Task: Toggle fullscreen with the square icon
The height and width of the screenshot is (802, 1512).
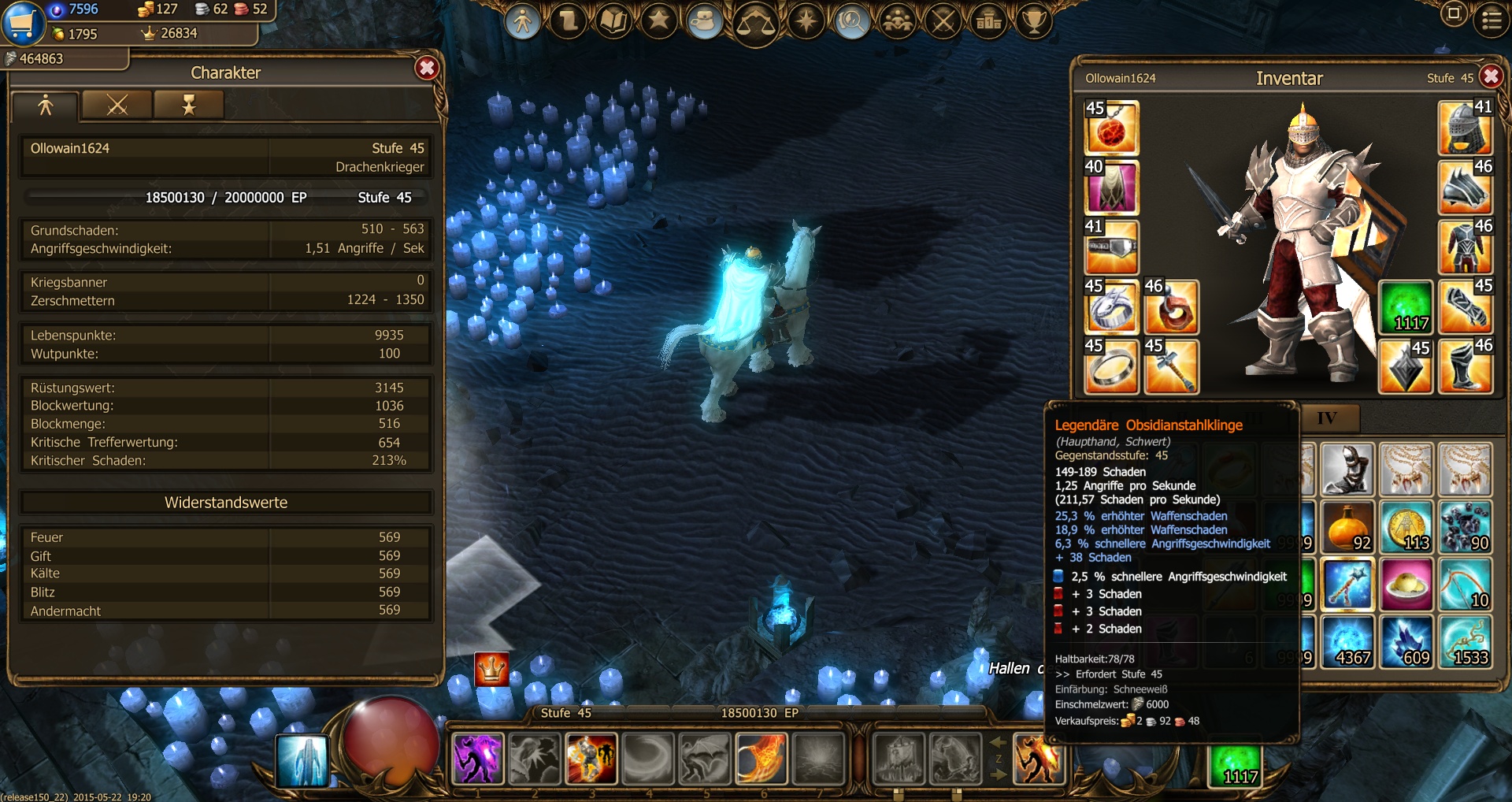Action: [1454, 14]
